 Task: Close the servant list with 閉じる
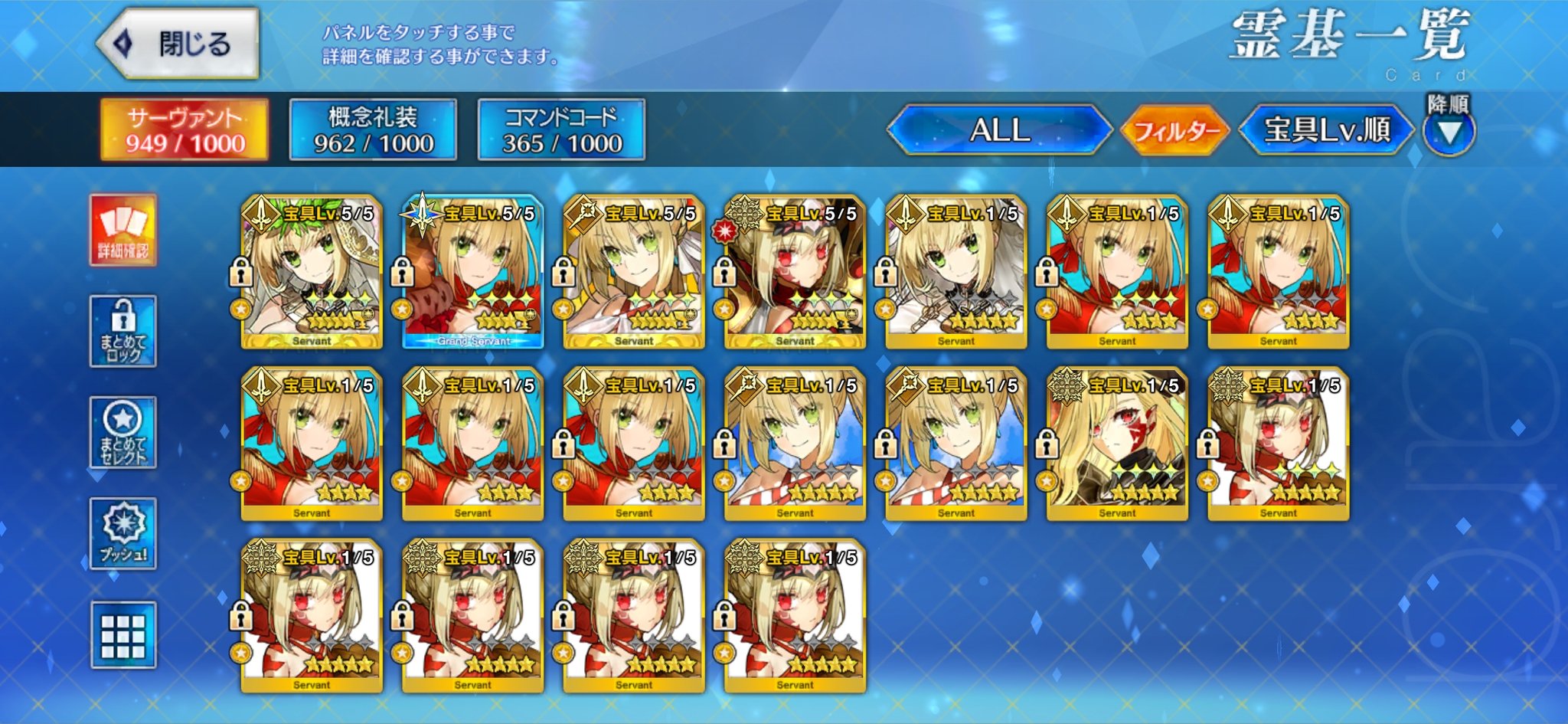[178, 44]
